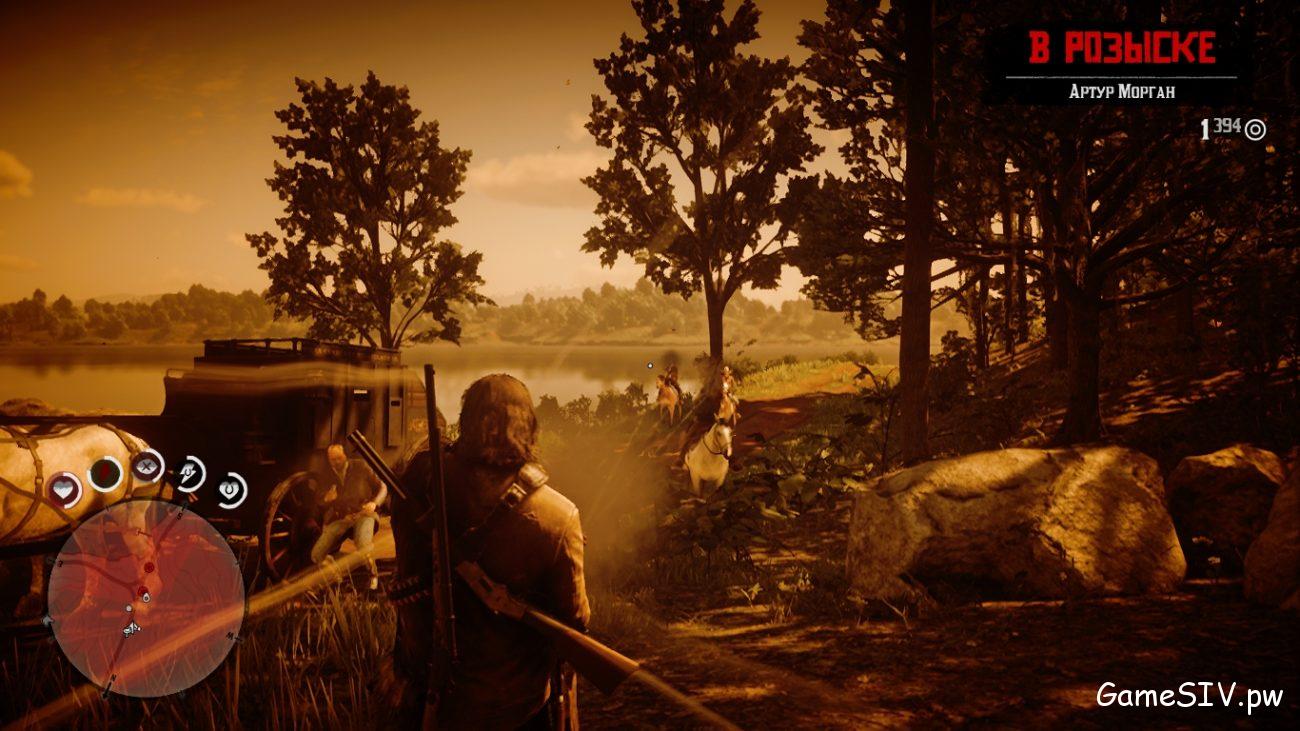Click the N compass letter on the minimap edge
Screen dimensions: 1300x731
[x=113, y=677]
